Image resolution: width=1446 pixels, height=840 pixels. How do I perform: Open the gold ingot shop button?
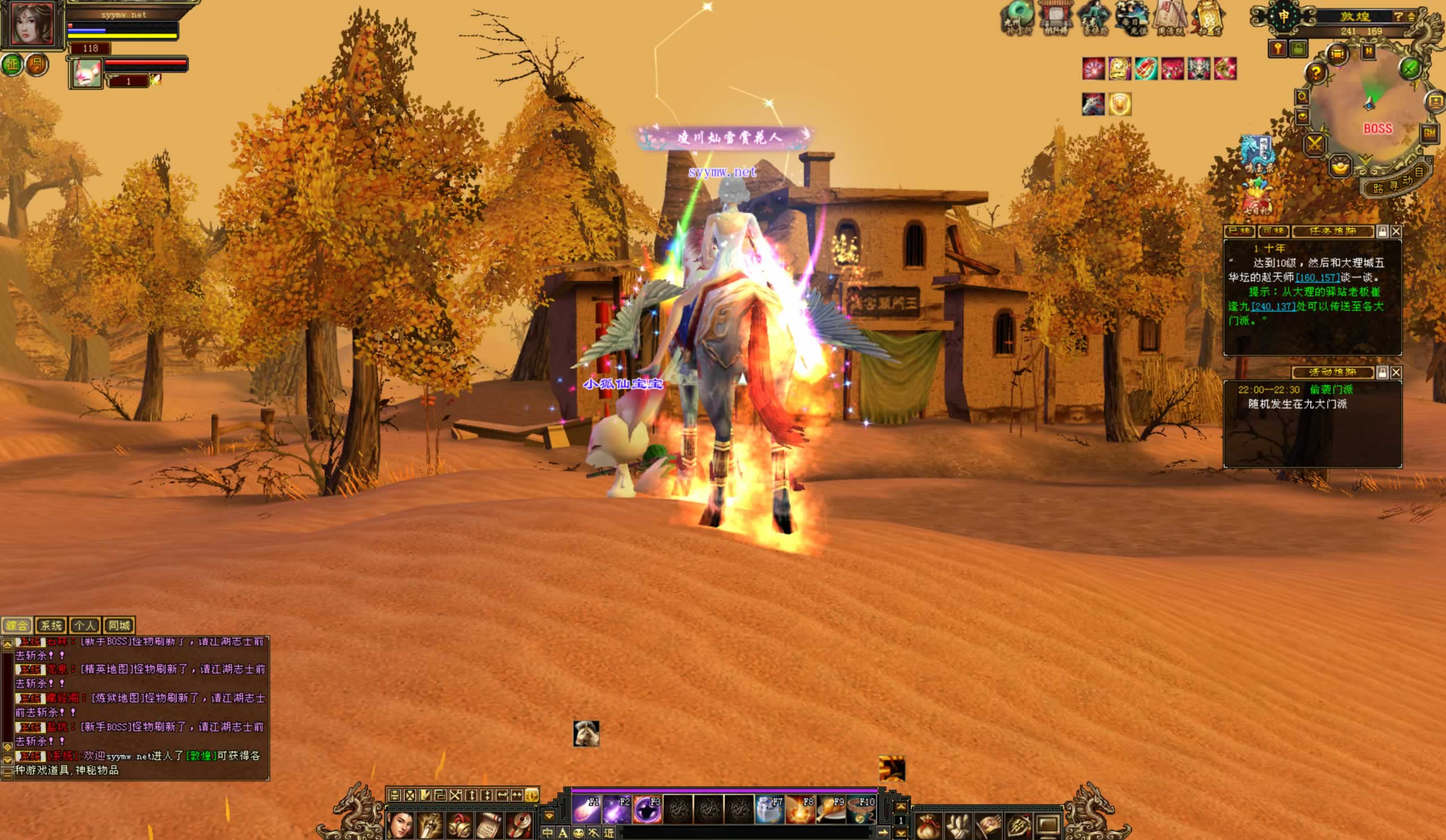pos(1341,168)
